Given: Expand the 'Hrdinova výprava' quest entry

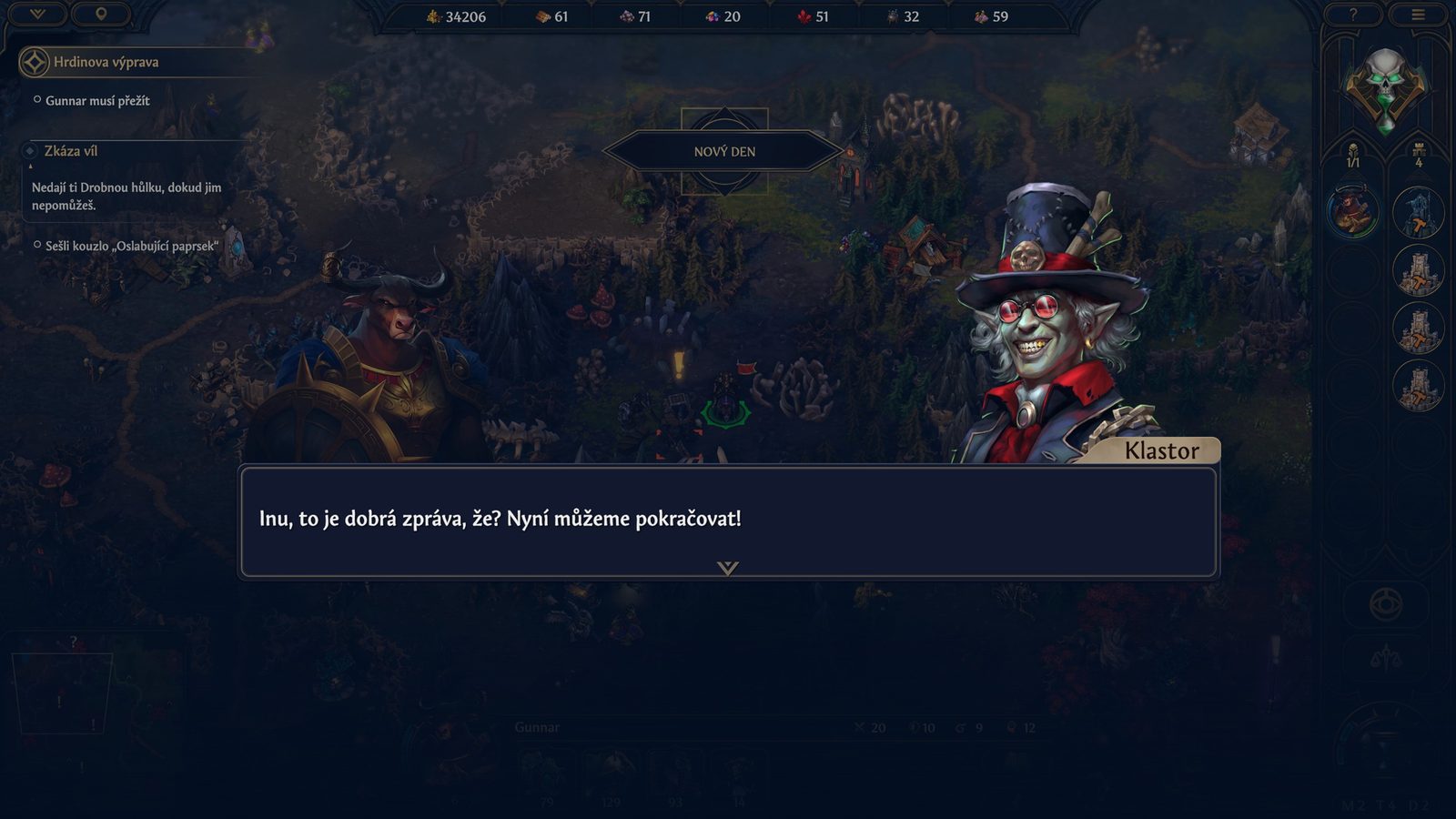Looking at the screenshot, I should pos(33,63).
